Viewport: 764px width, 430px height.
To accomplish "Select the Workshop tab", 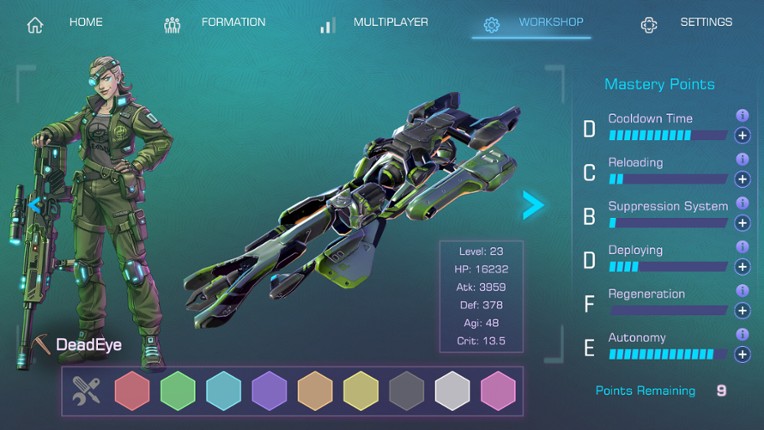I will pos(532,23).
